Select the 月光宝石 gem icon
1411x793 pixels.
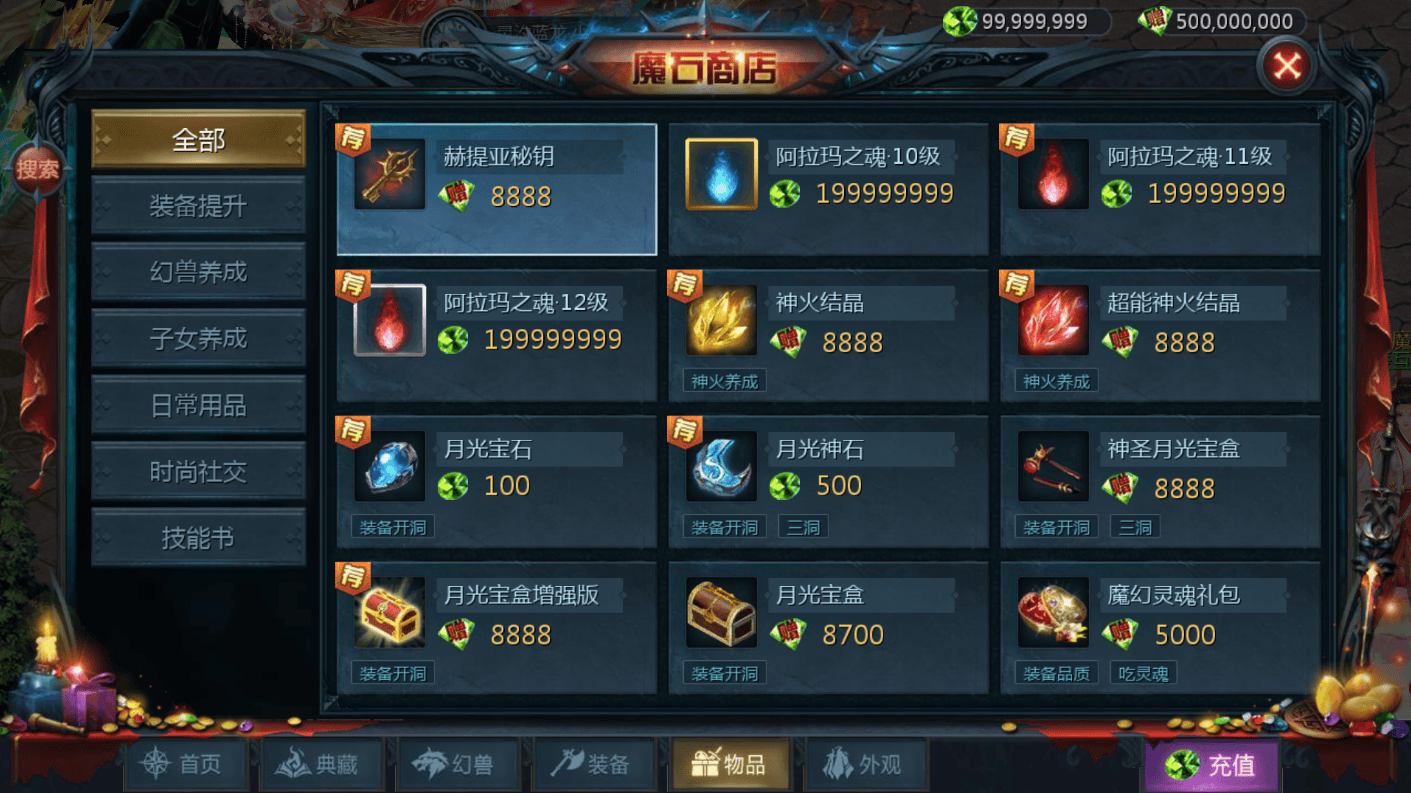pyautogui.click(x=390, y=468)
